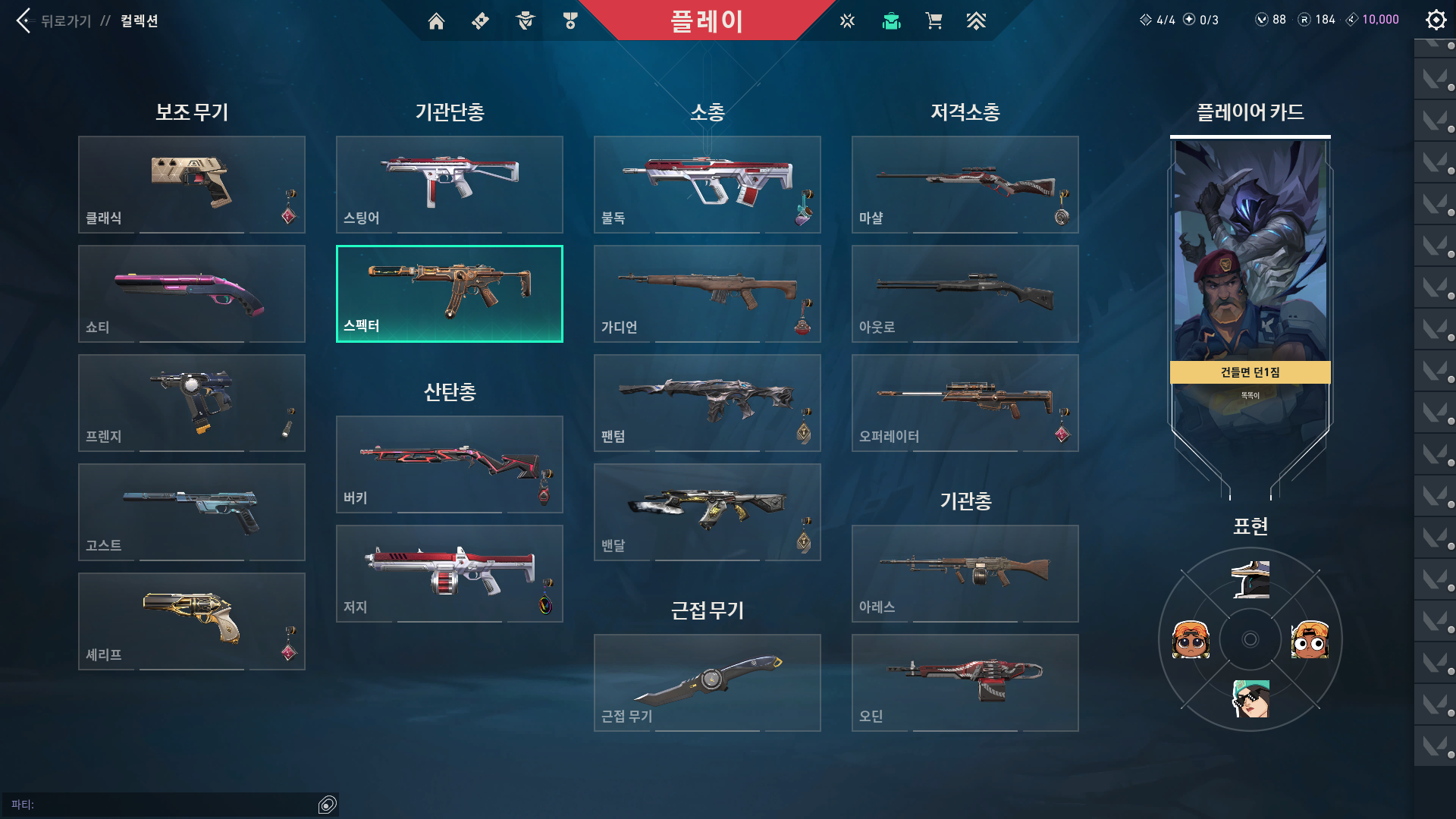Viewport: 1456px width, 819px height.
Task: Select the 오퍼레이터 sniper slot
Action: coord(965,403)
